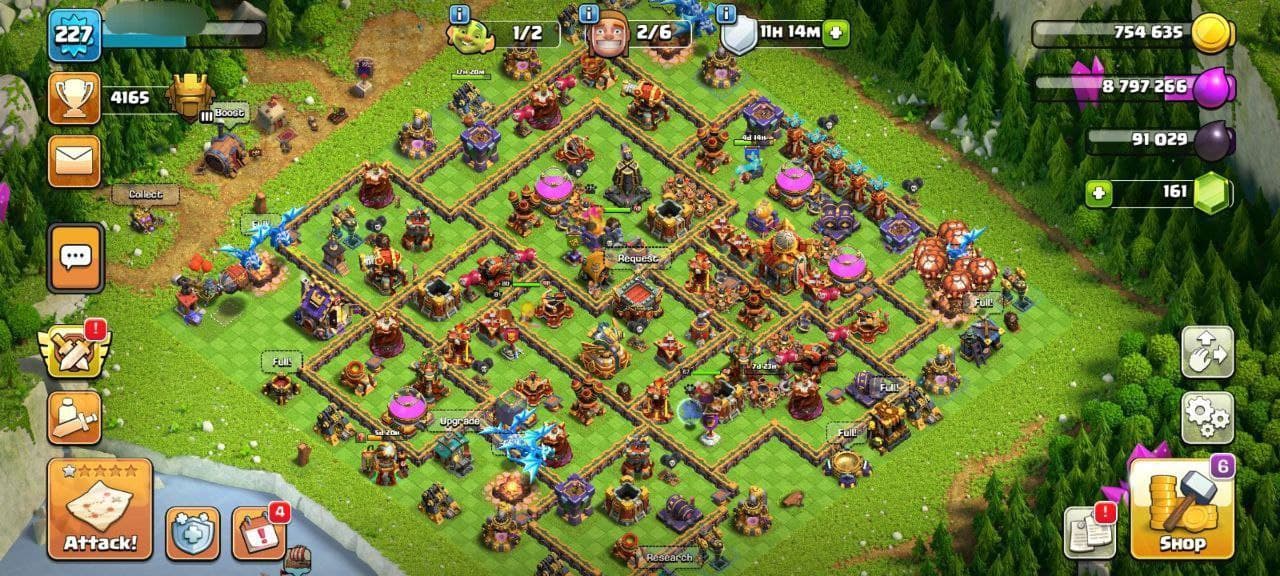Open the player profile level 227 badge
This screenshot has height=576, width=1280.
[x=75, y=35]
